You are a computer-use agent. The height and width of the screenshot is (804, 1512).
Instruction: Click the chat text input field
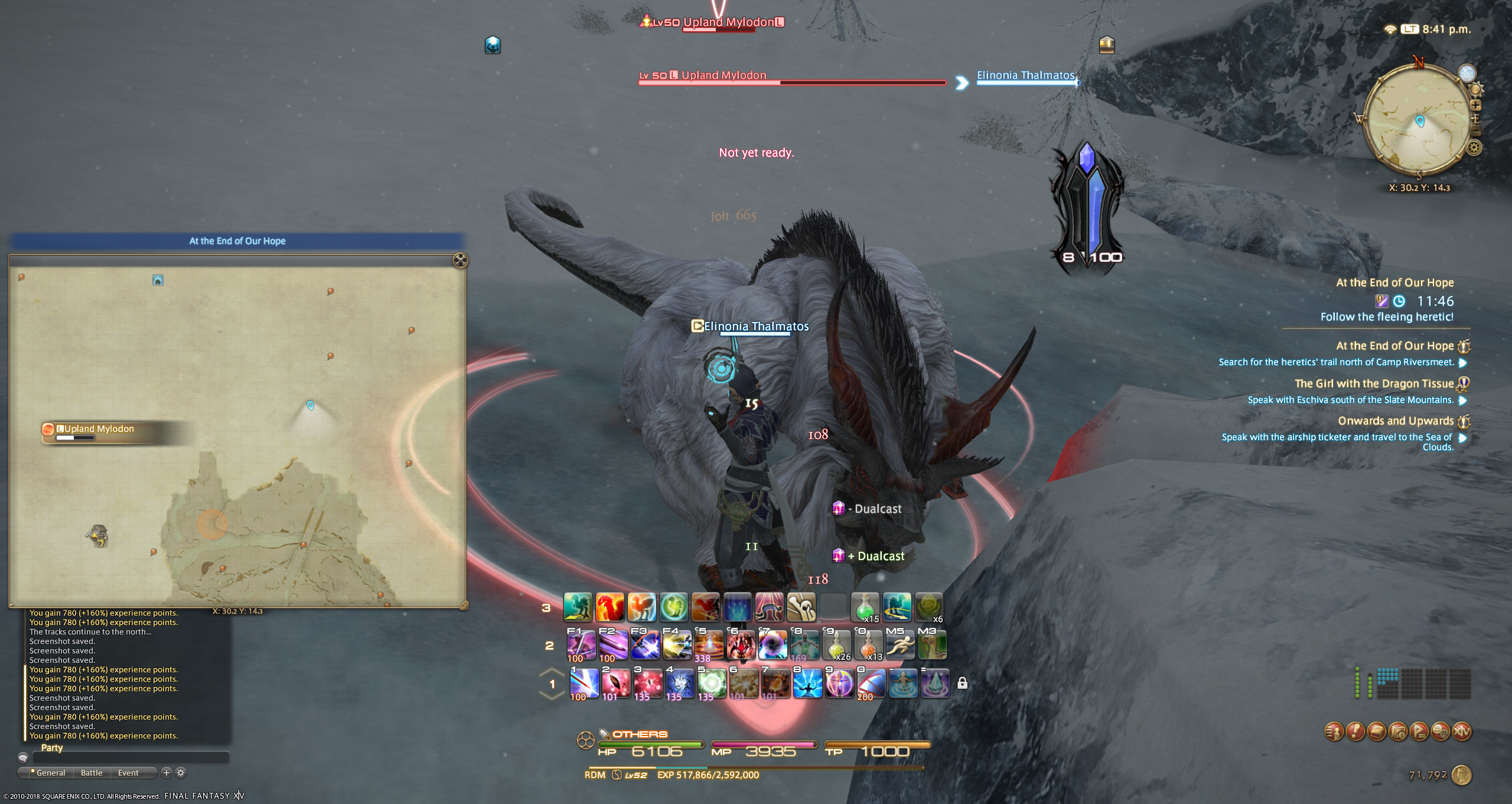pyautogui.click(x=130, y=758)
